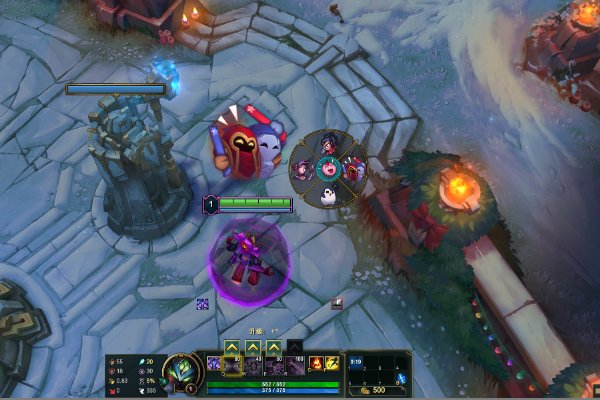Level up the E ability with its arrow
This screenshot has width=600, height=400.
coord(274,347)
